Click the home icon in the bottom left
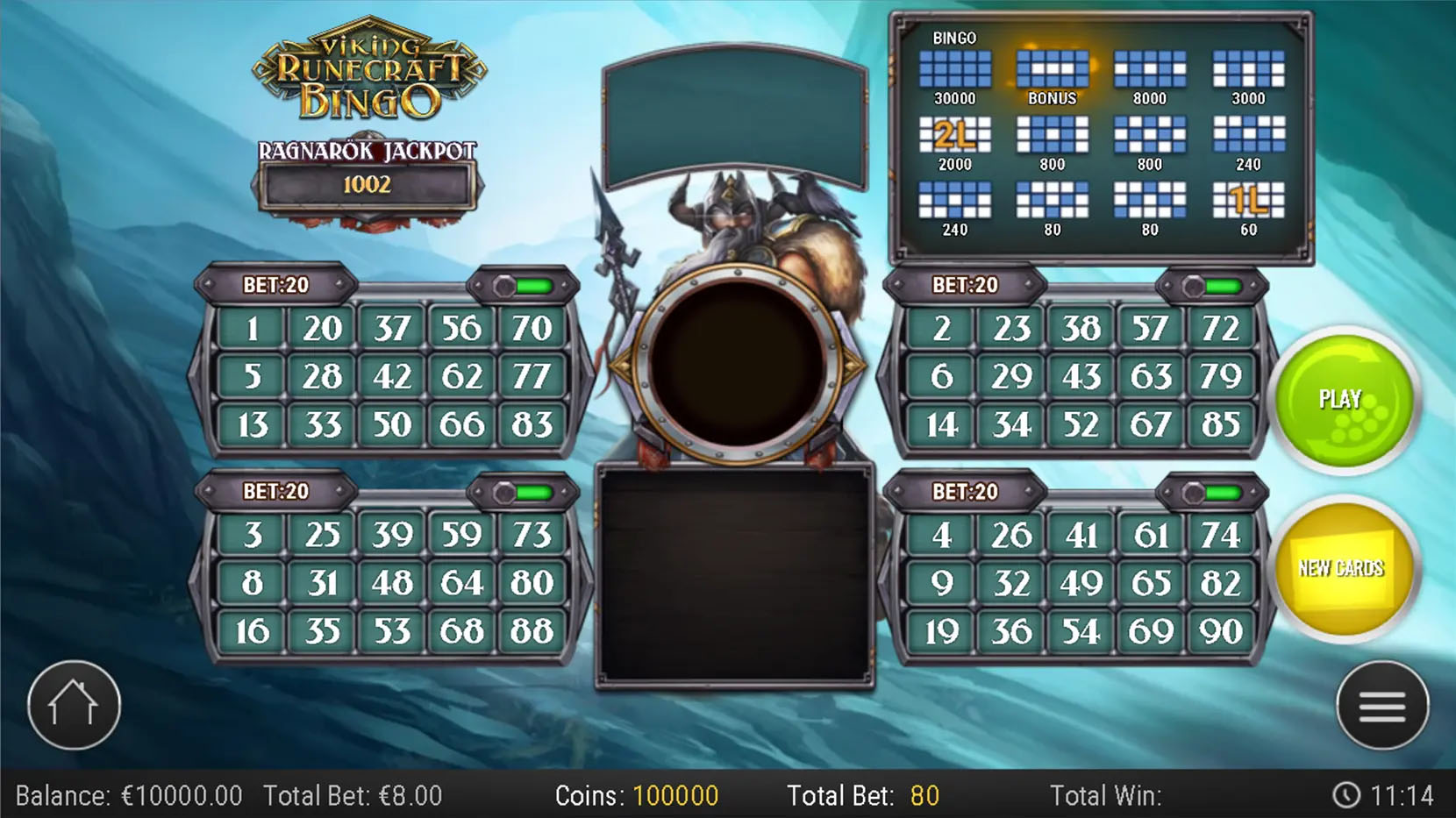 (74, 703)
